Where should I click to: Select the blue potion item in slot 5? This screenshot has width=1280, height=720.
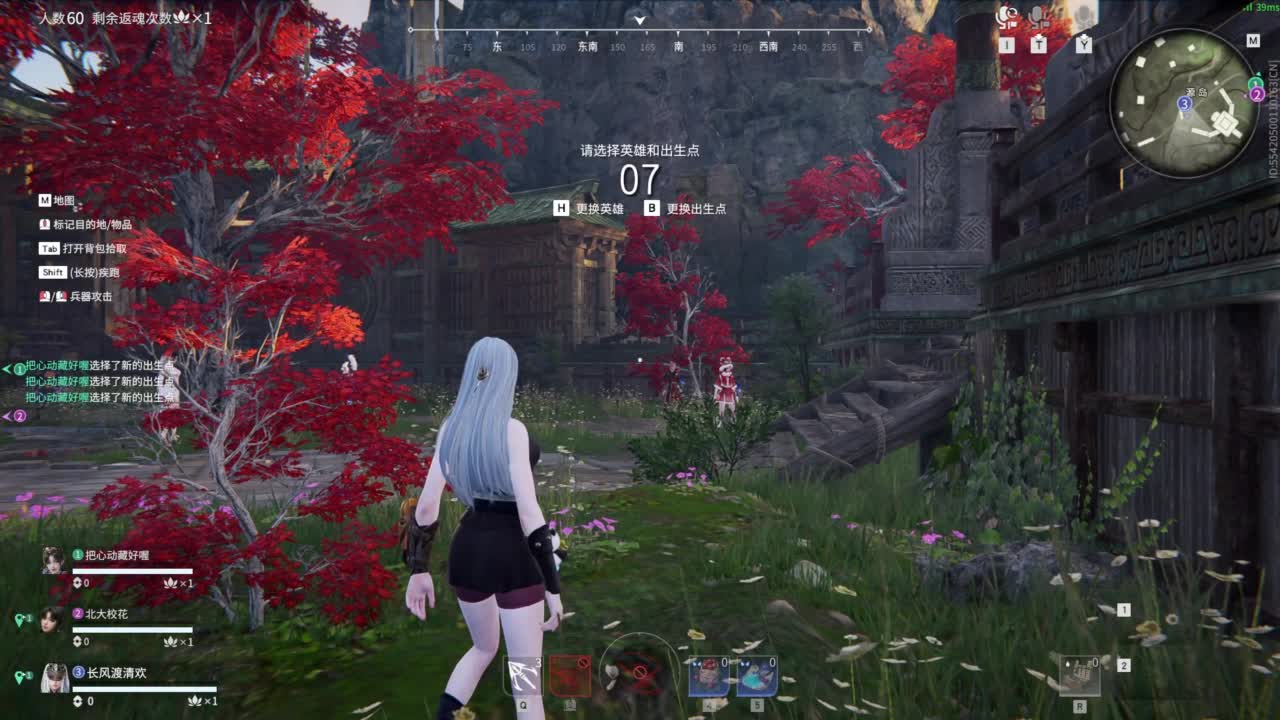(757, 675)
